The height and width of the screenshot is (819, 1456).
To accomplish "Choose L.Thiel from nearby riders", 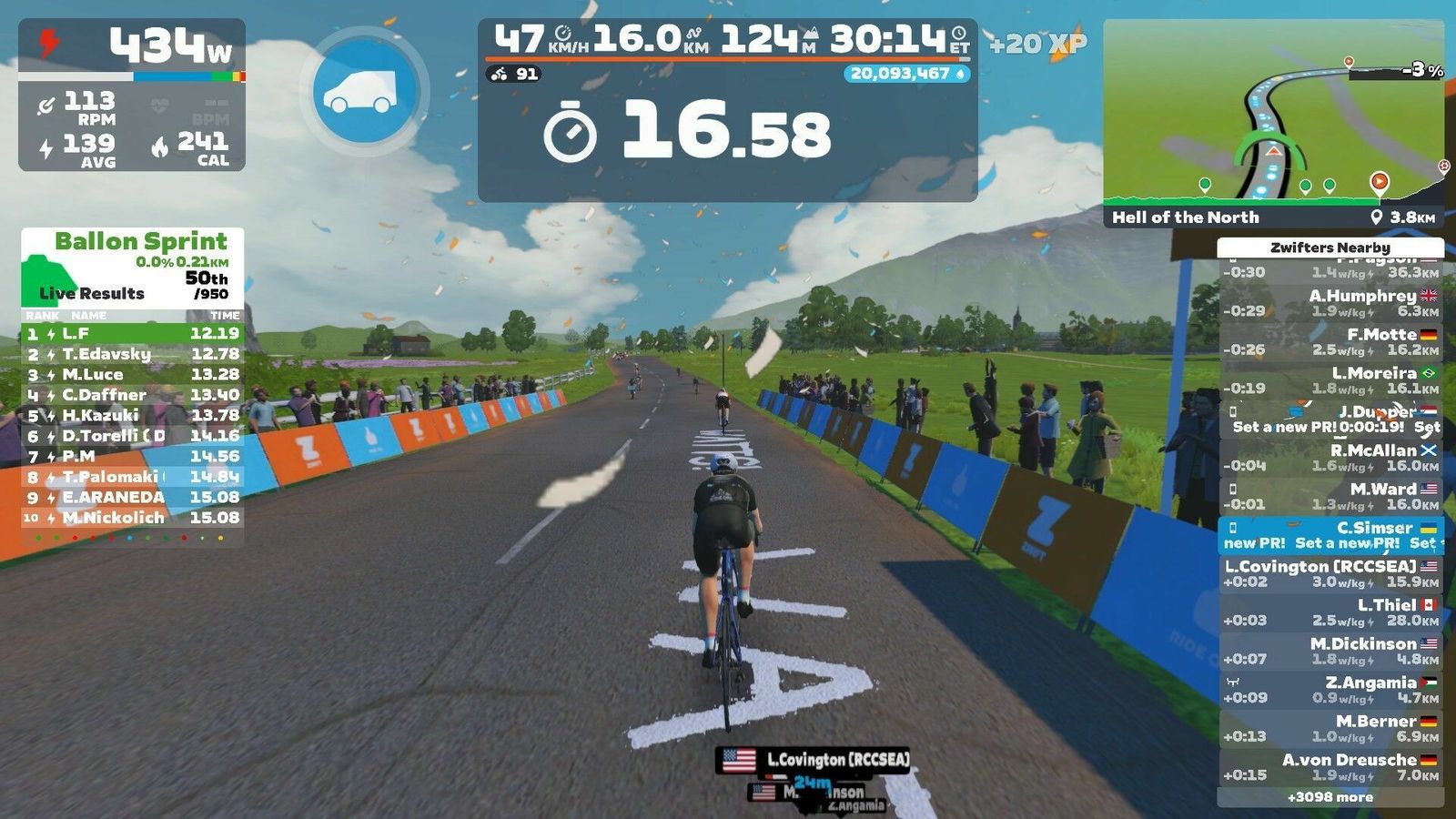I will [x=1330, y=612].
